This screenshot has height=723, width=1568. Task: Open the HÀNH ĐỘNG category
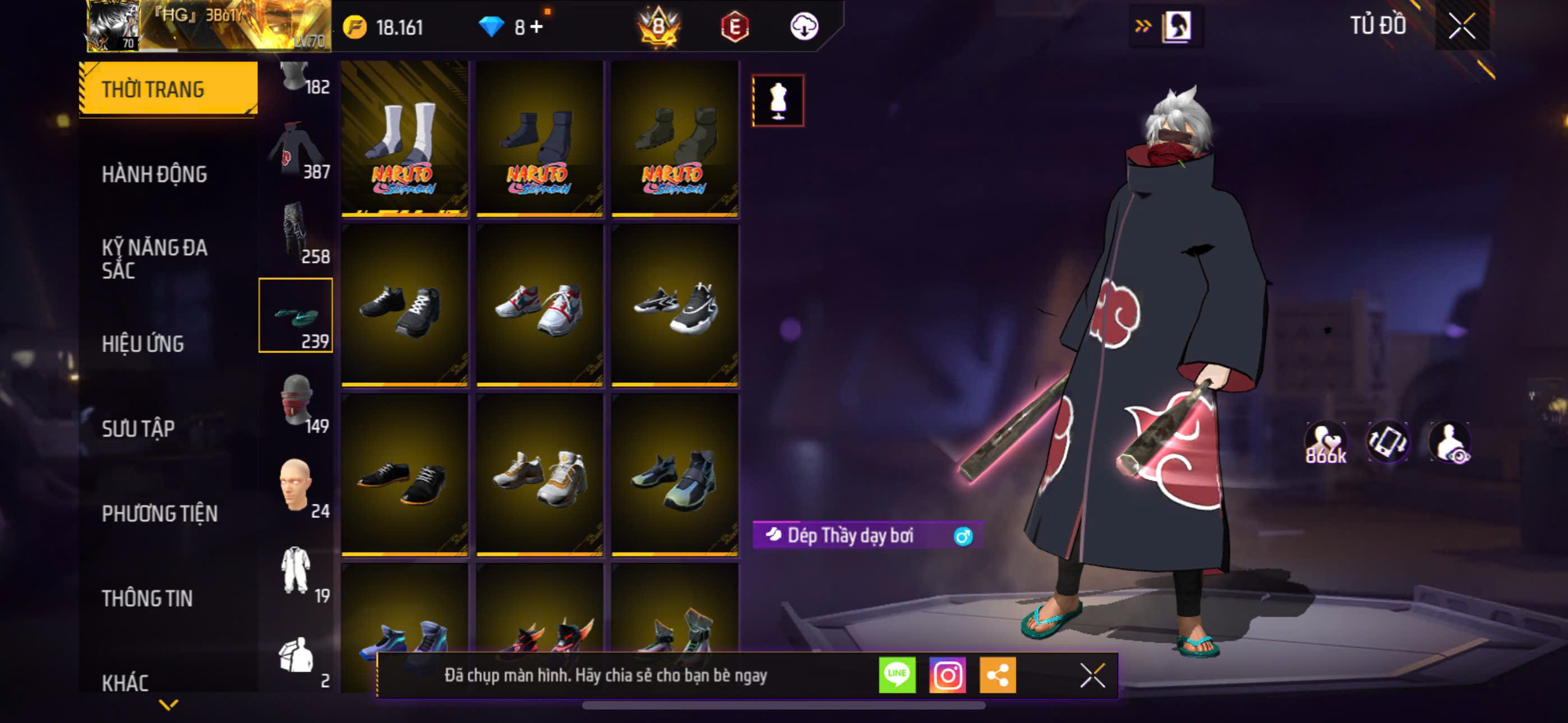(155, 174)
